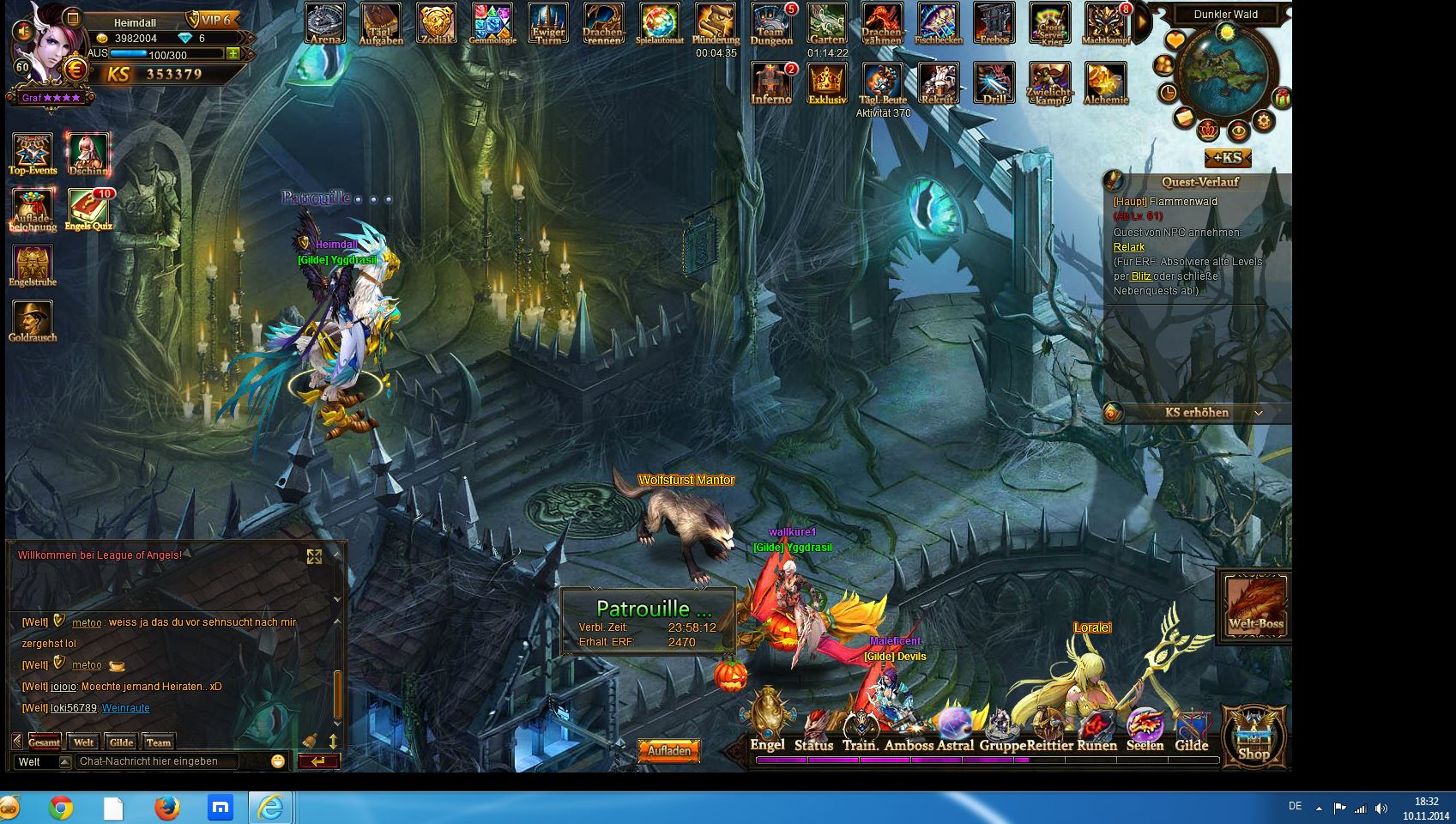
Task: Switch chat to the Team tab
Action: [159, 742]
